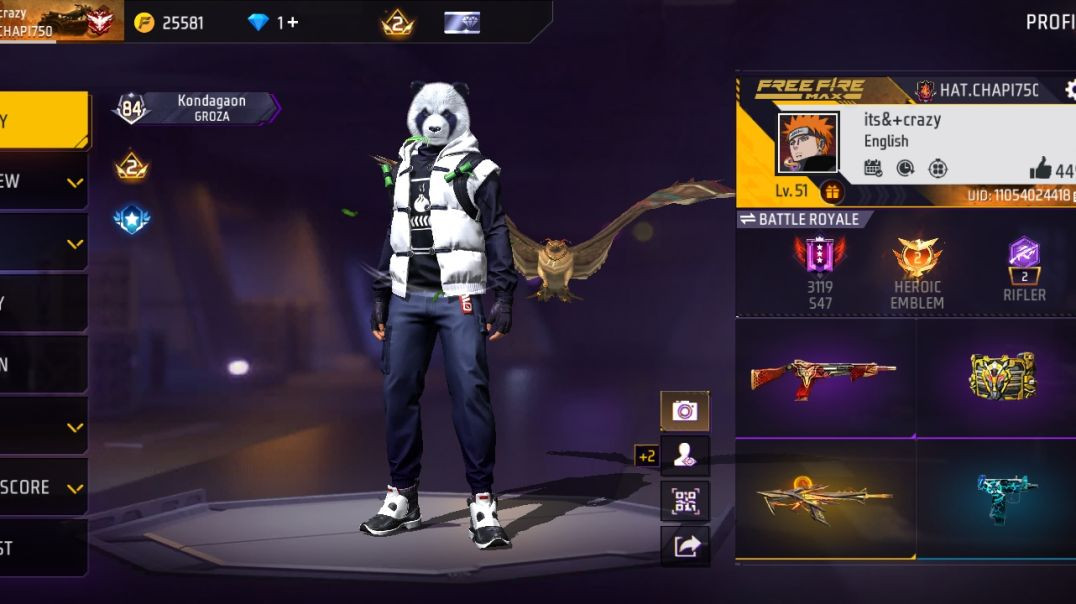This screenshot has width=1076, height=604.
Task: Open settings via the gear icon
Action: point(1070,90)
